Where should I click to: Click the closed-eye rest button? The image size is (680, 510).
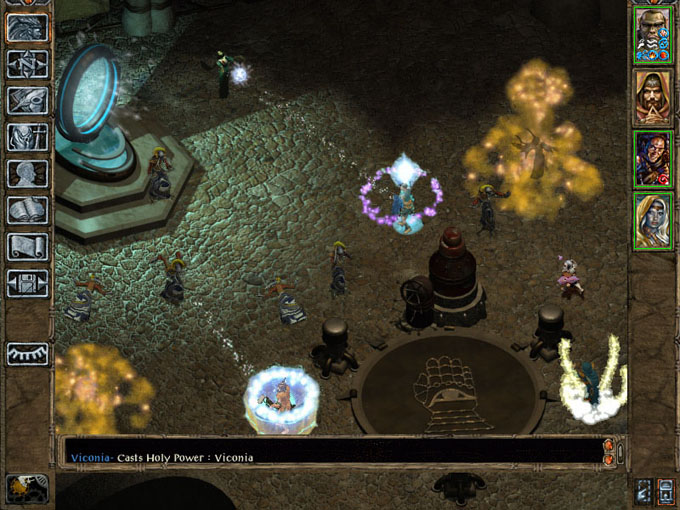(28, 354)
